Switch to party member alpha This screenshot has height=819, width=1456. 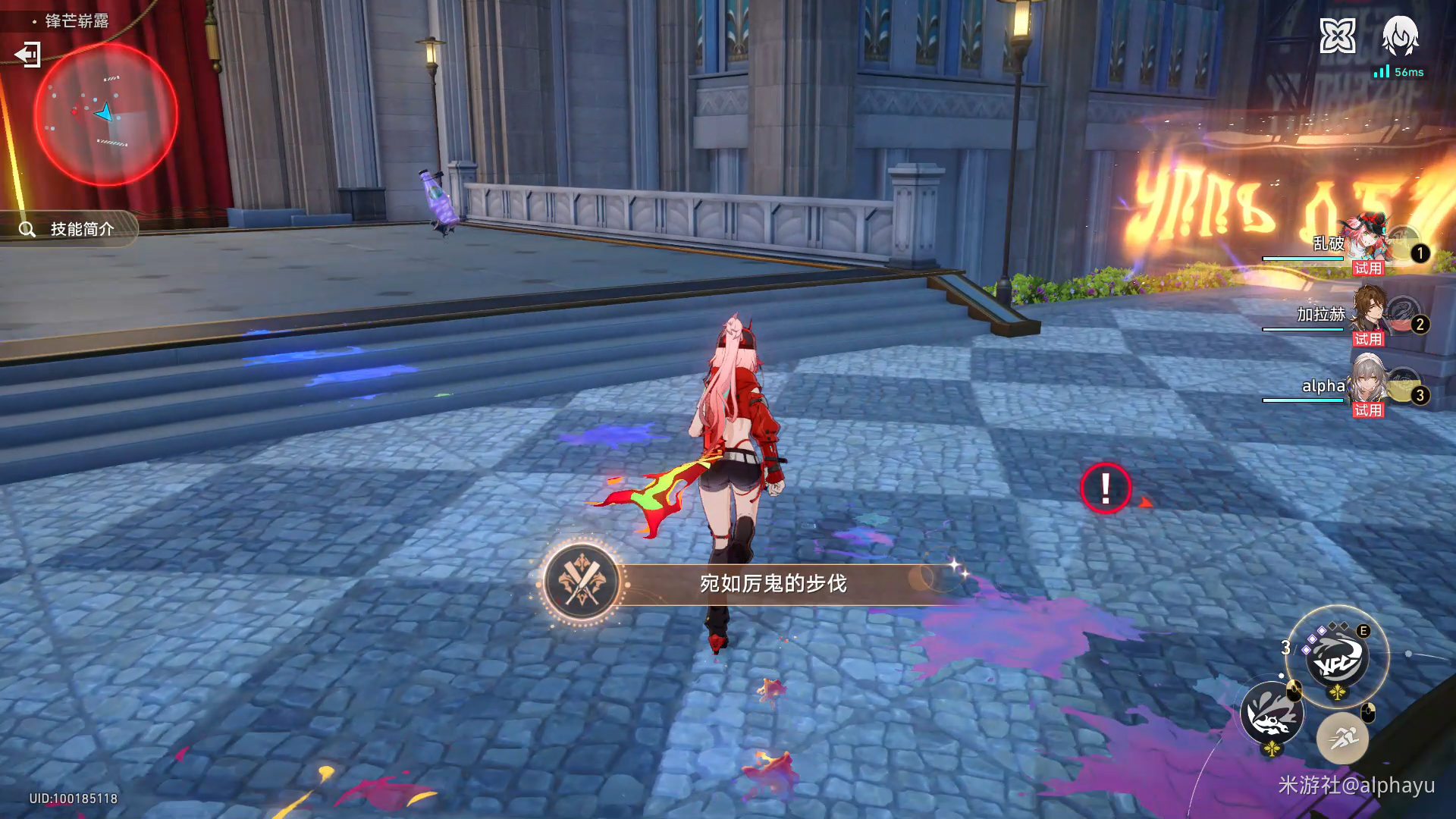click(x=1367, y=384)
